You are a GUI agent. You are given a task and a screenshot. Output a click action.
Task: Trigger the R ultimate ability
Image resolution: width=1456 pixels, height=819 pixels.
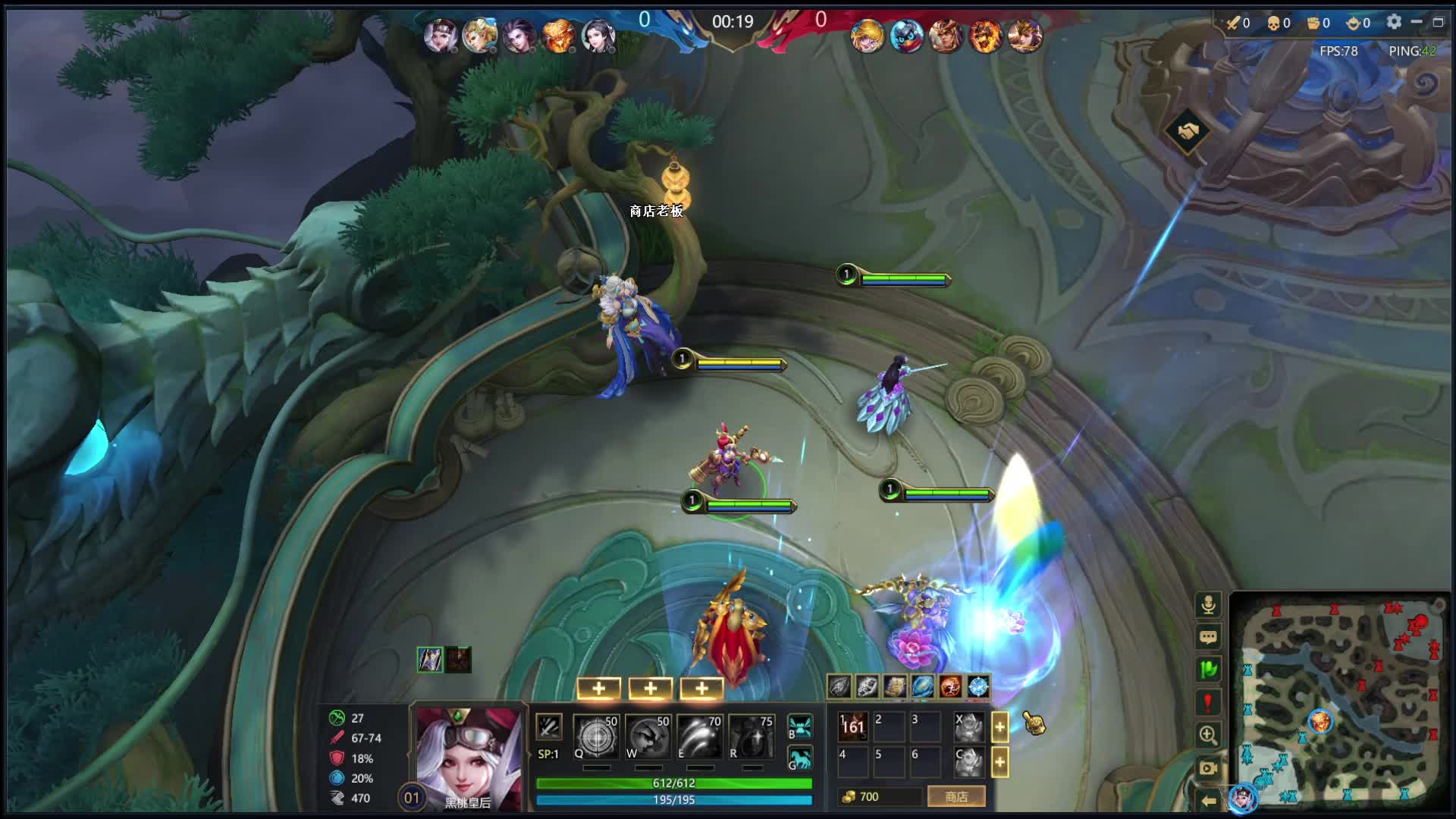point(751,737)
